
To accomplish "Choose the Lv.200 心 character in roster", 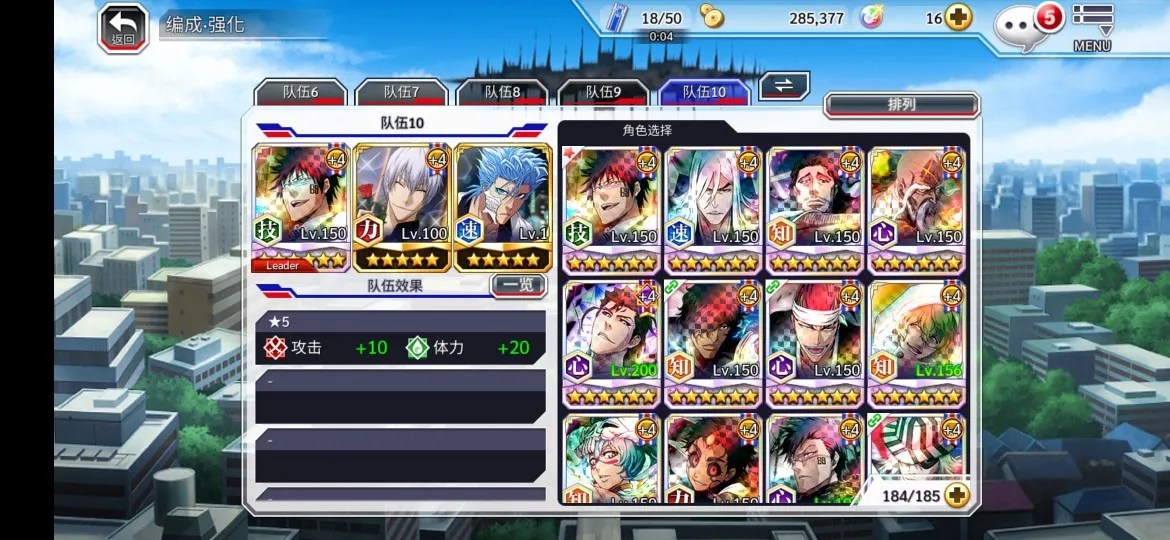I will [x=612, y=342].
